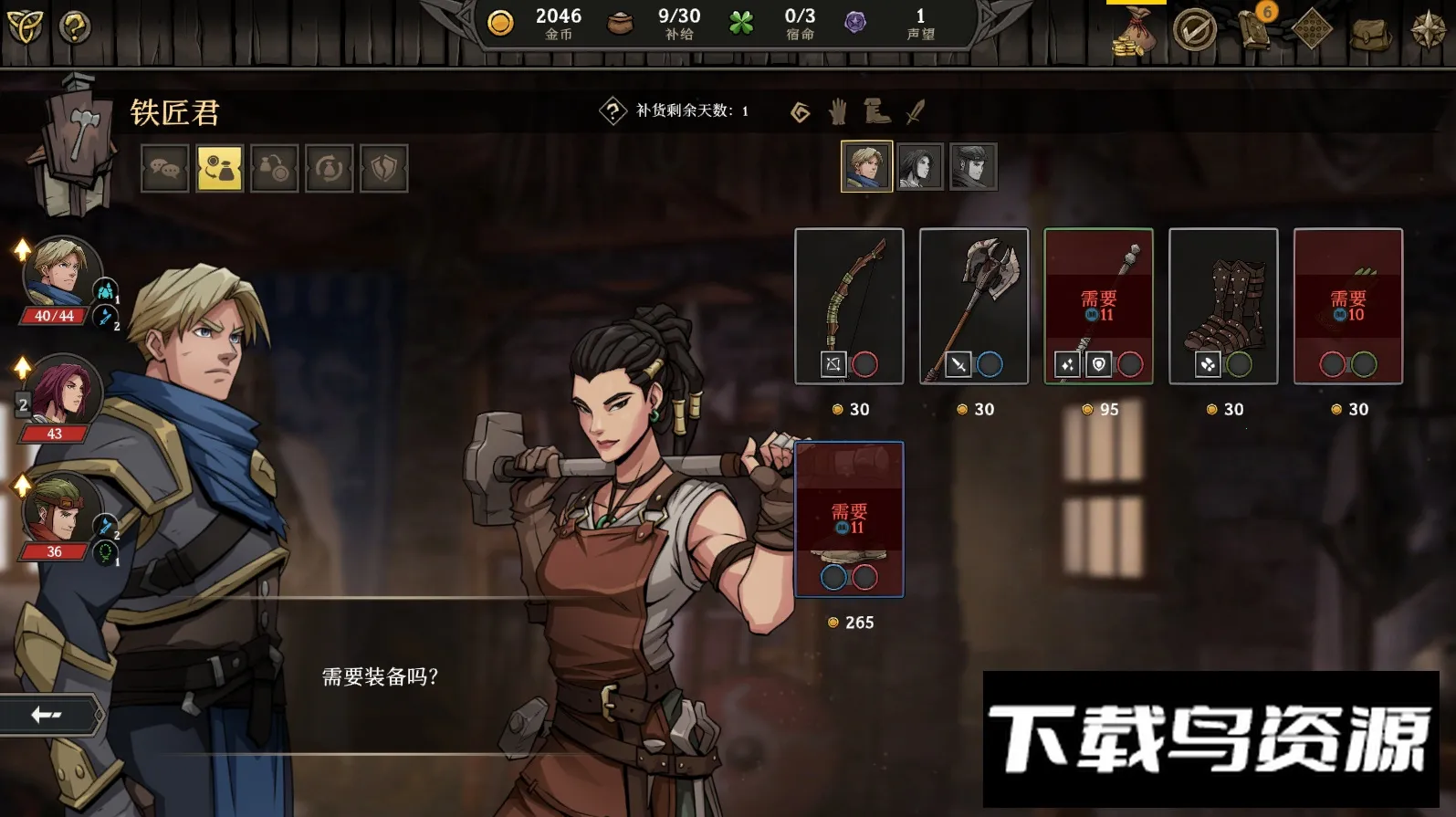The height and width of the screenshot is (817, 1456).
Task: Choose the locked item card priced 265
Action: pyautogui.click(x=849, y=518)
